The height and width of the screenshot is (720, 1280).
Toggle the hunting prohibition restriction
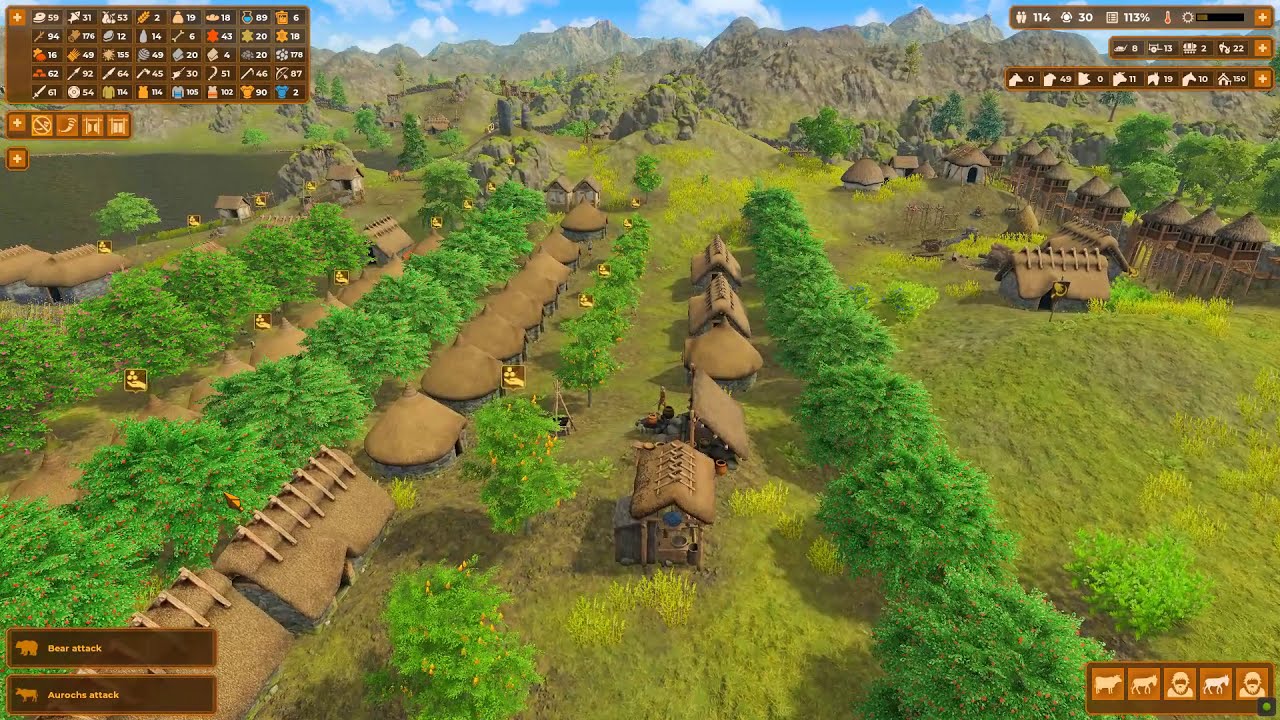[41, 125]
